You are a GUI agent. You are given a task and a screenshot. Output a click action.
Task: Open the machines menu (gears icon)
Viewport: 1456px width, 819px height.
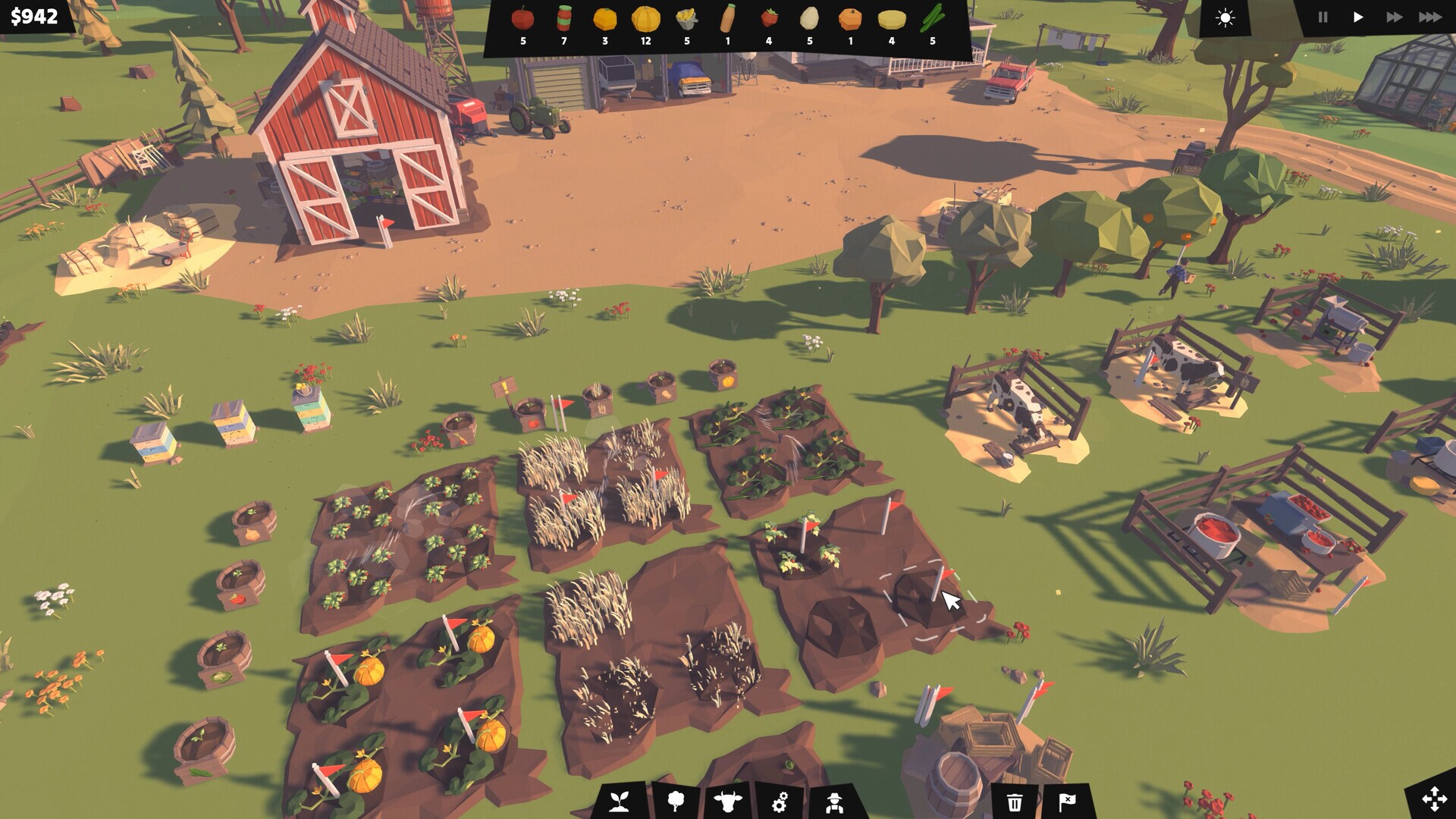click(x=780, y=800)
